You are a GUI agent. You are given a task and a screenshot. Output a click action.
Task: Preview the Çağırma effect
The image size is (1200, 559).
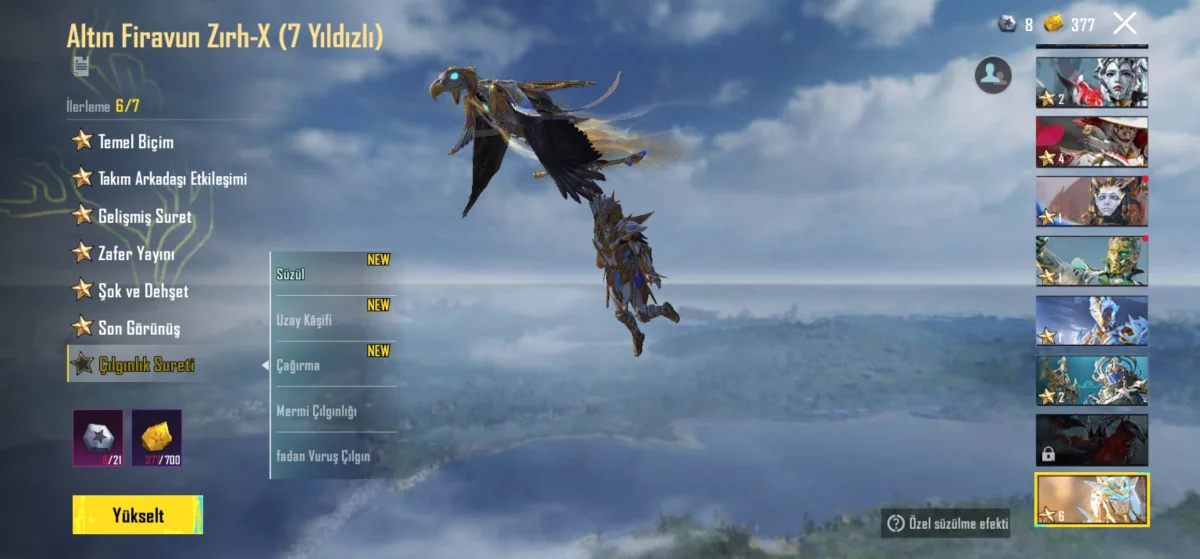coord(333,365)
